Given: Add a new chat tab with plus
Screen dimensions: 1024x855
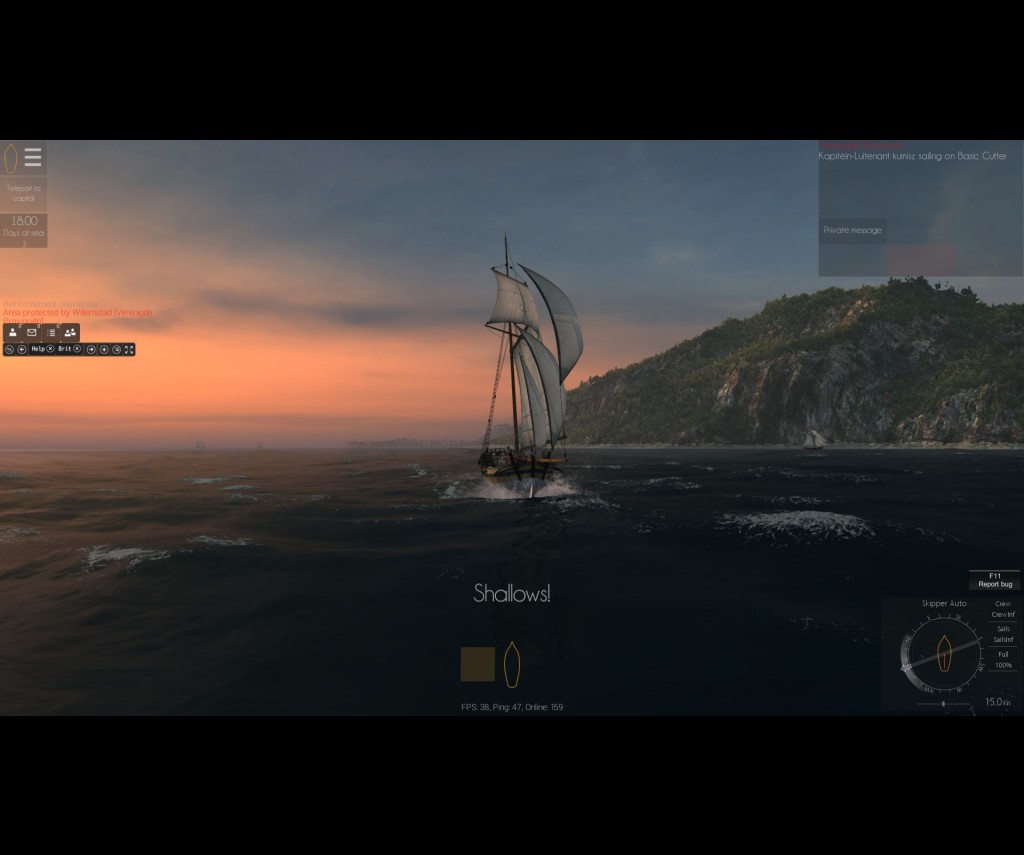Looking at the screenshot, I should pos(104,349).
